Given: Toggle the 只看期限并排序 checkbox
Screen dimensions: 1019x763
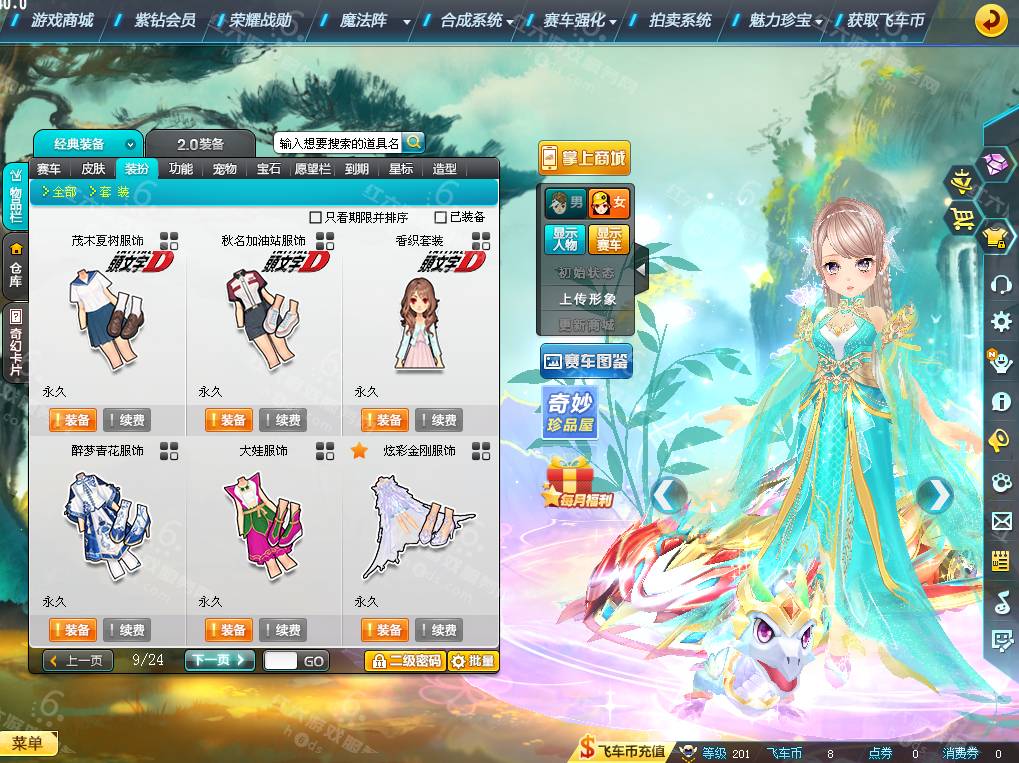Looking at the screenshot, I should 316,217.
